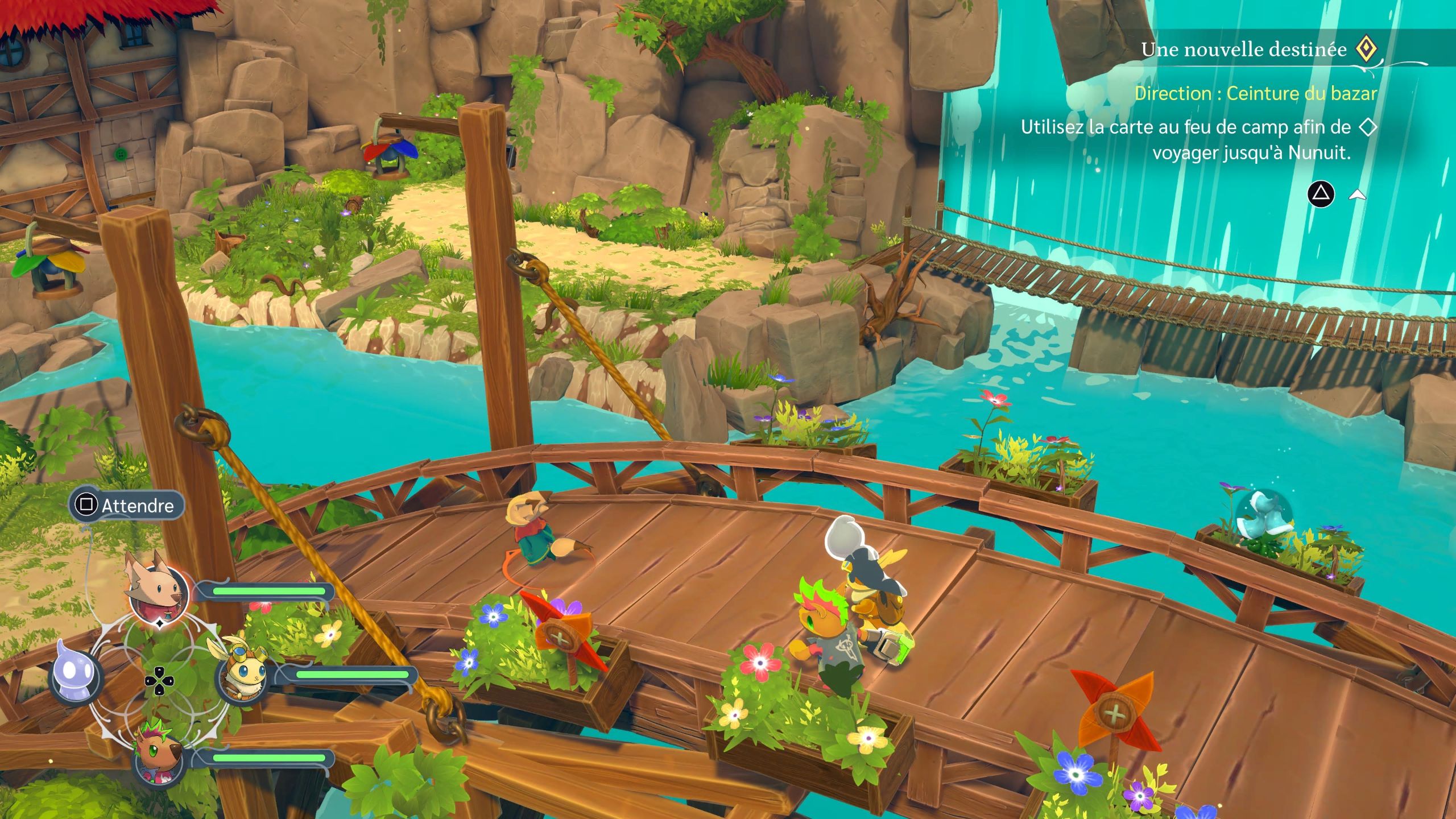Select the fox character portrait
This screenshot has width=1456, height=819.
158,588
